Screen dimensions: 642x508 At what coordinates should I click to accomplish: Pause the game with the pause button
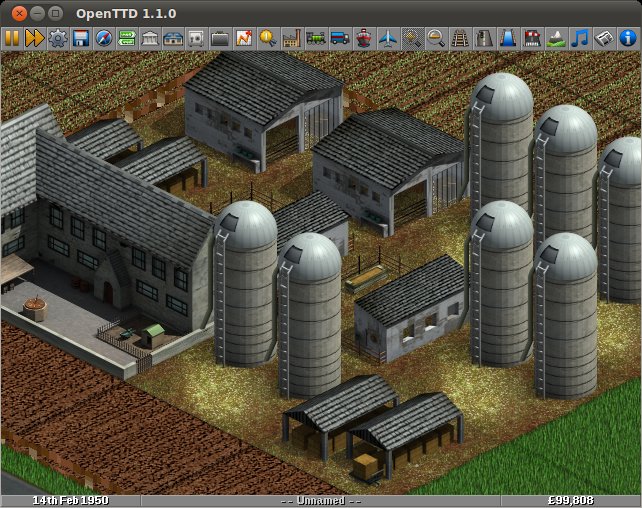pos(12,38)
